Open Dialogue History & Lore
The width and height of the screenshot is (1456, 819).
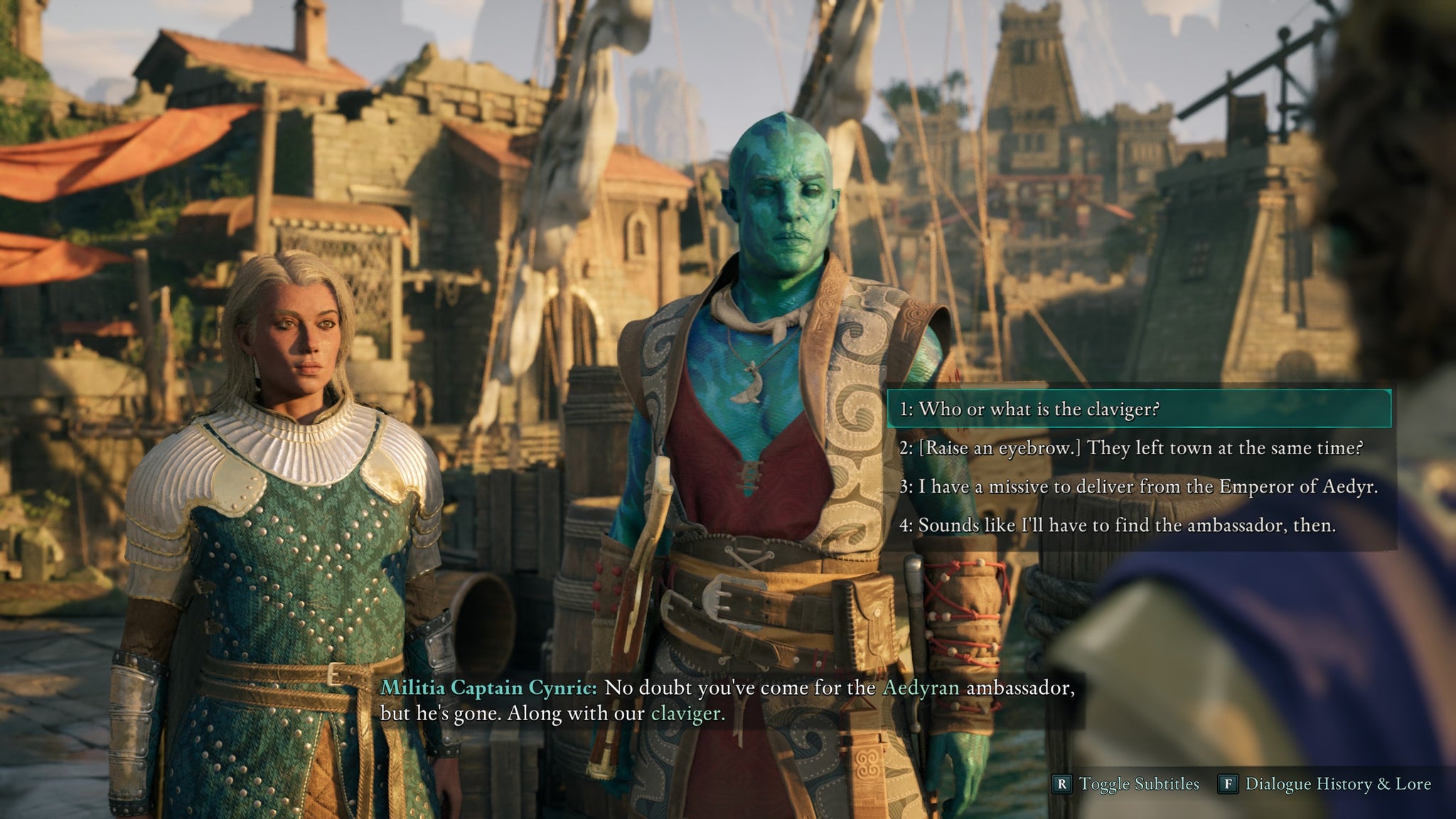(x=1337, y=784)
